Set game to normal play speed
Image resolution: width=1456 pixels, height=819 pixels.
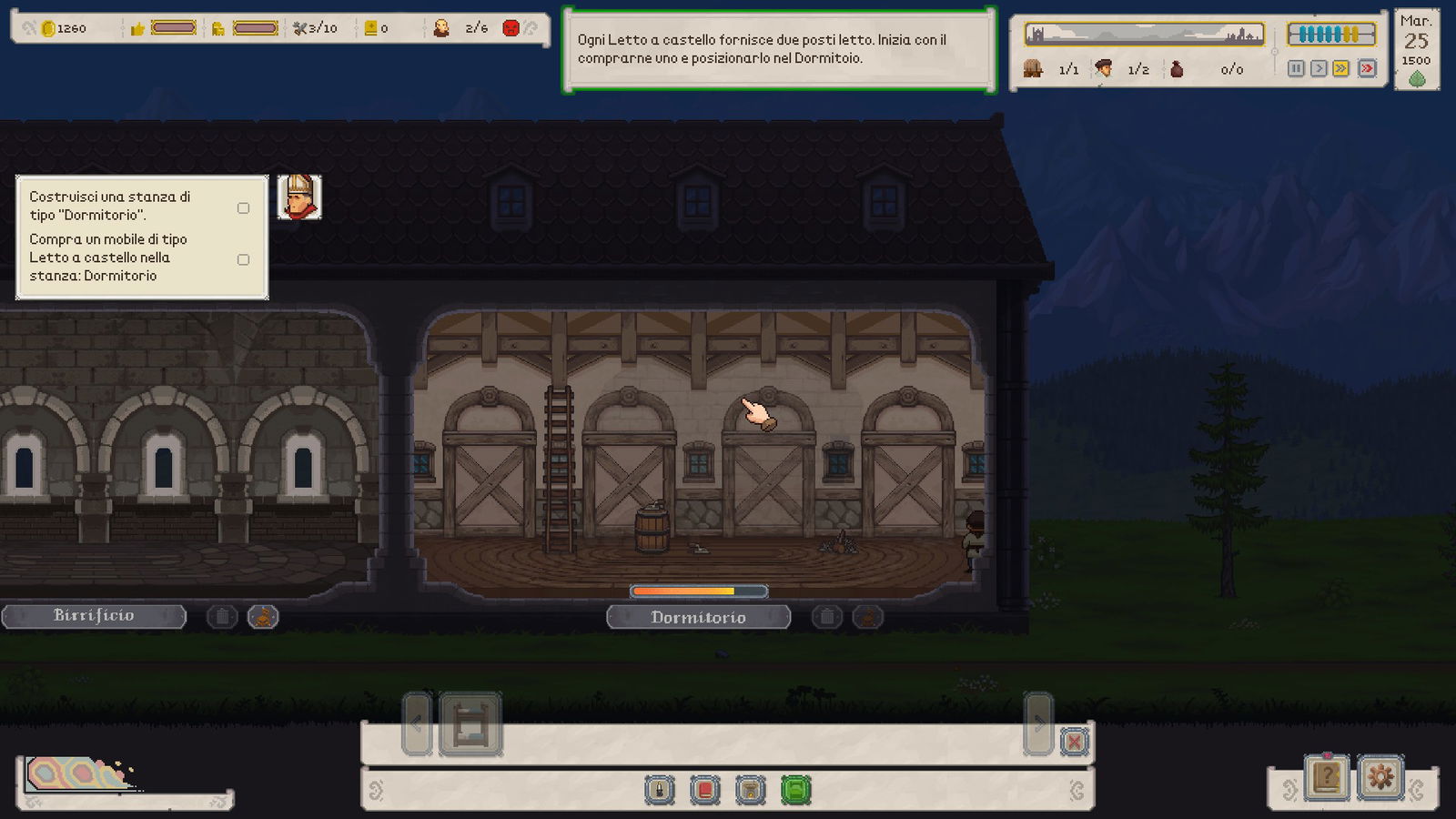(x=1319, y=68)
